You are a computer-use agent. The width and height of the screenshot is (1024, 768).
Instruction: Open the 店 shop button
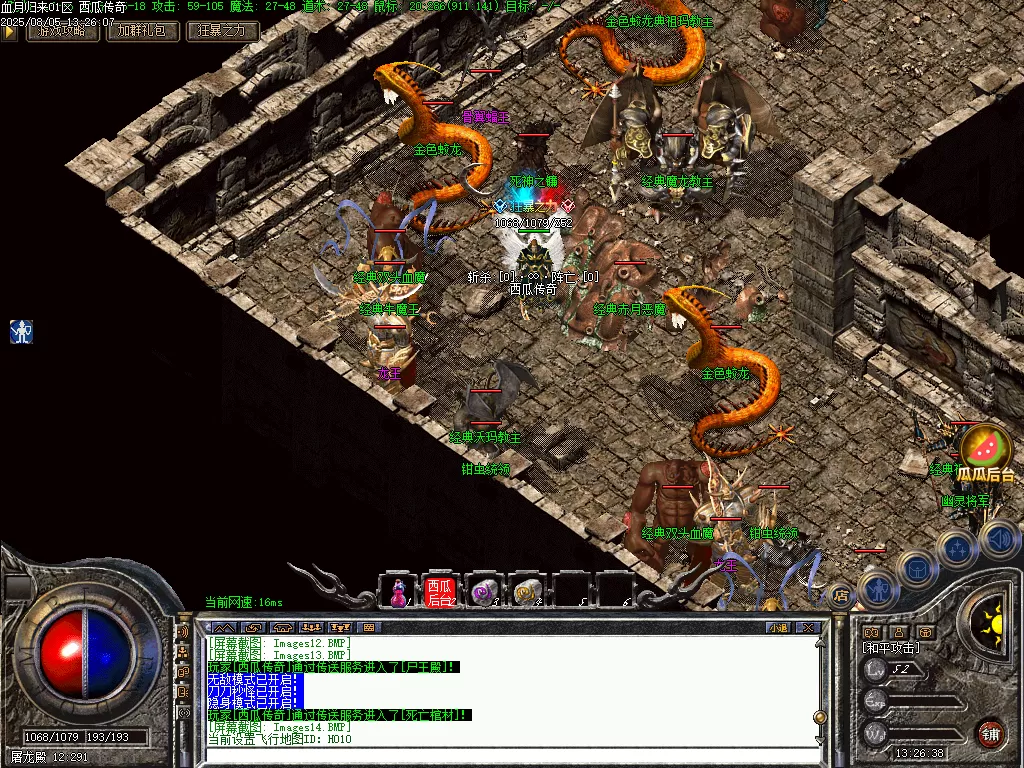842,594
